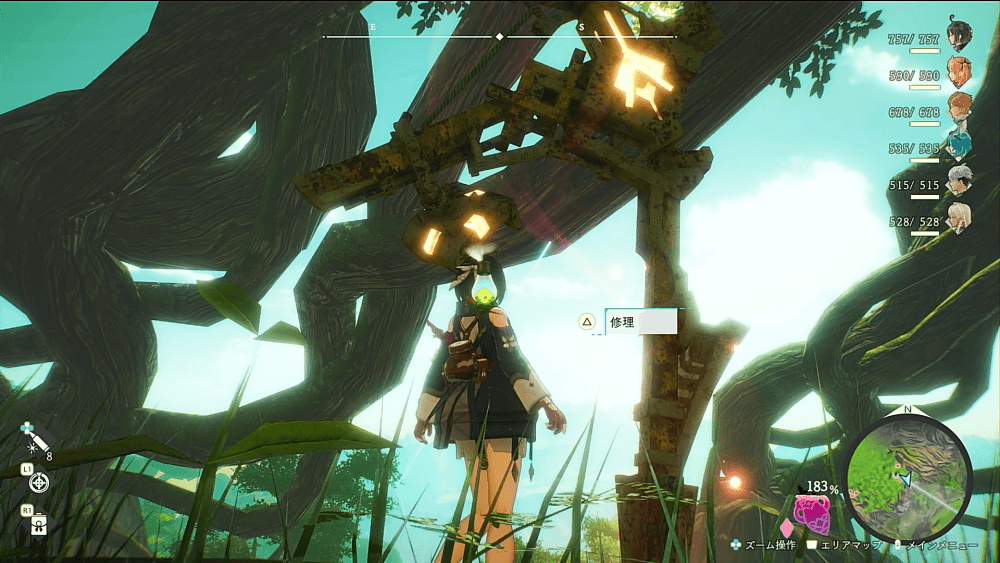Select the gray-haired party member portrait
This screenshot has height=563, width=1000.
[958, 181]
